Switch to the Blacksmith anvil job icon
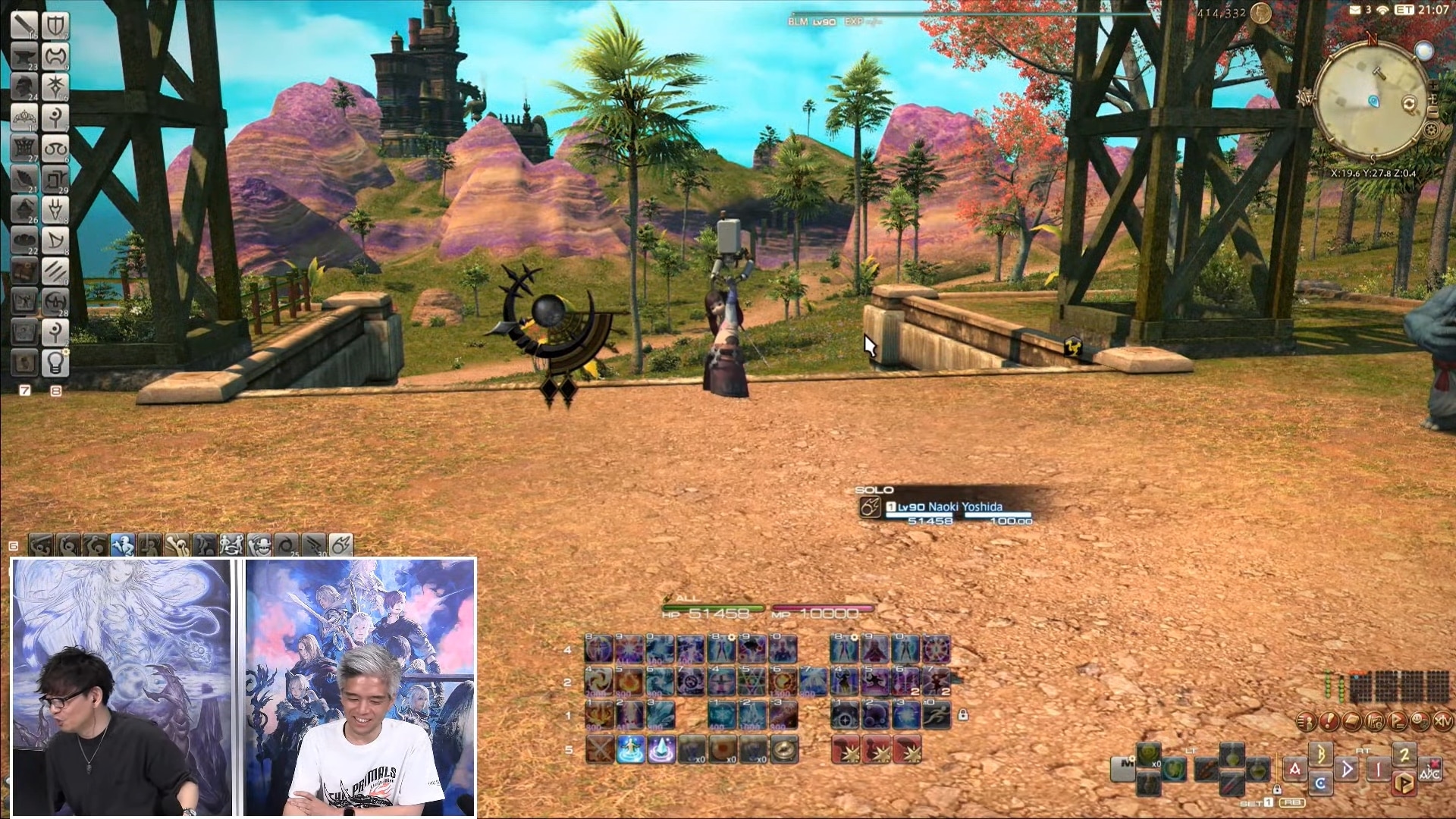 pos(24,56)
